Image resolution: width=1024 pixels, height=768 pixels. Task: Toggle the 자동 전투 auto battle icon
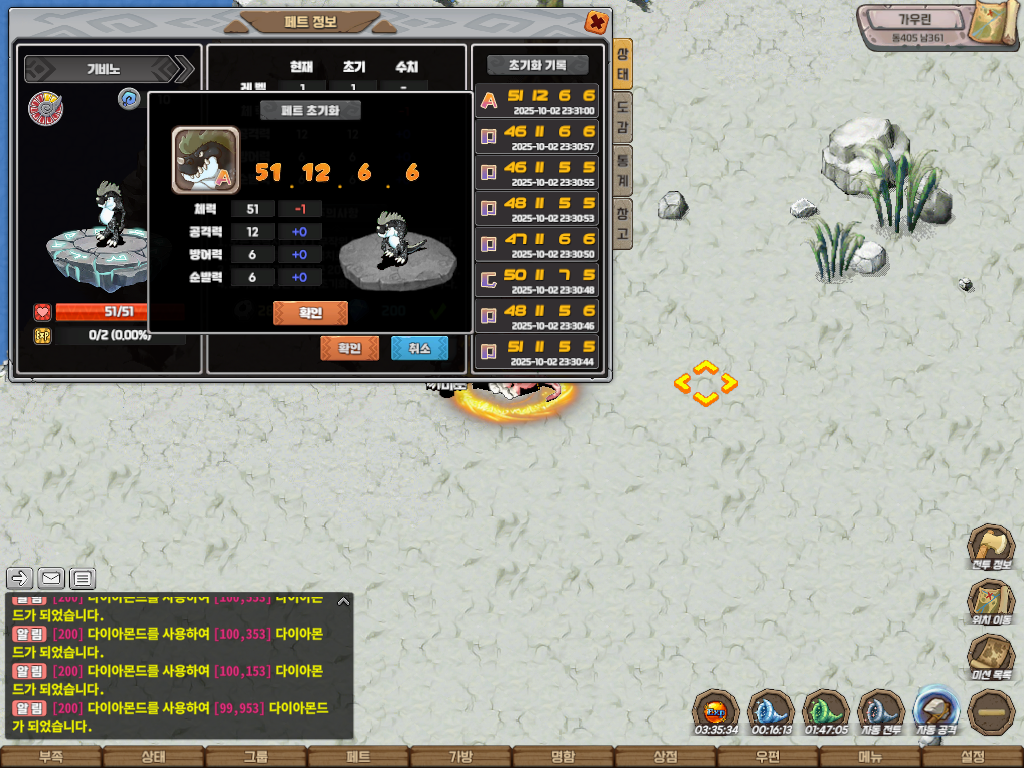point(881,713)
